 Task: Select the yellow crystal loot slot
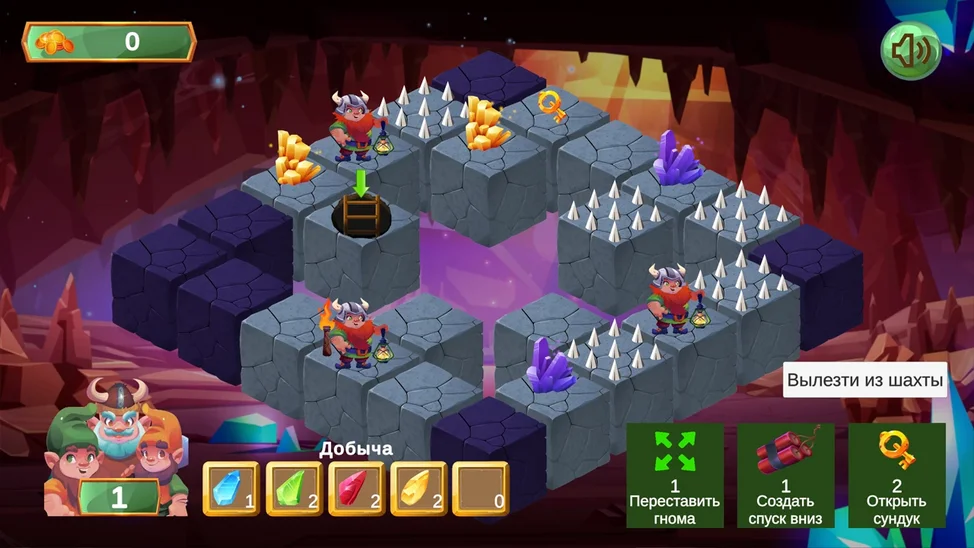click(x=419, y=488)
